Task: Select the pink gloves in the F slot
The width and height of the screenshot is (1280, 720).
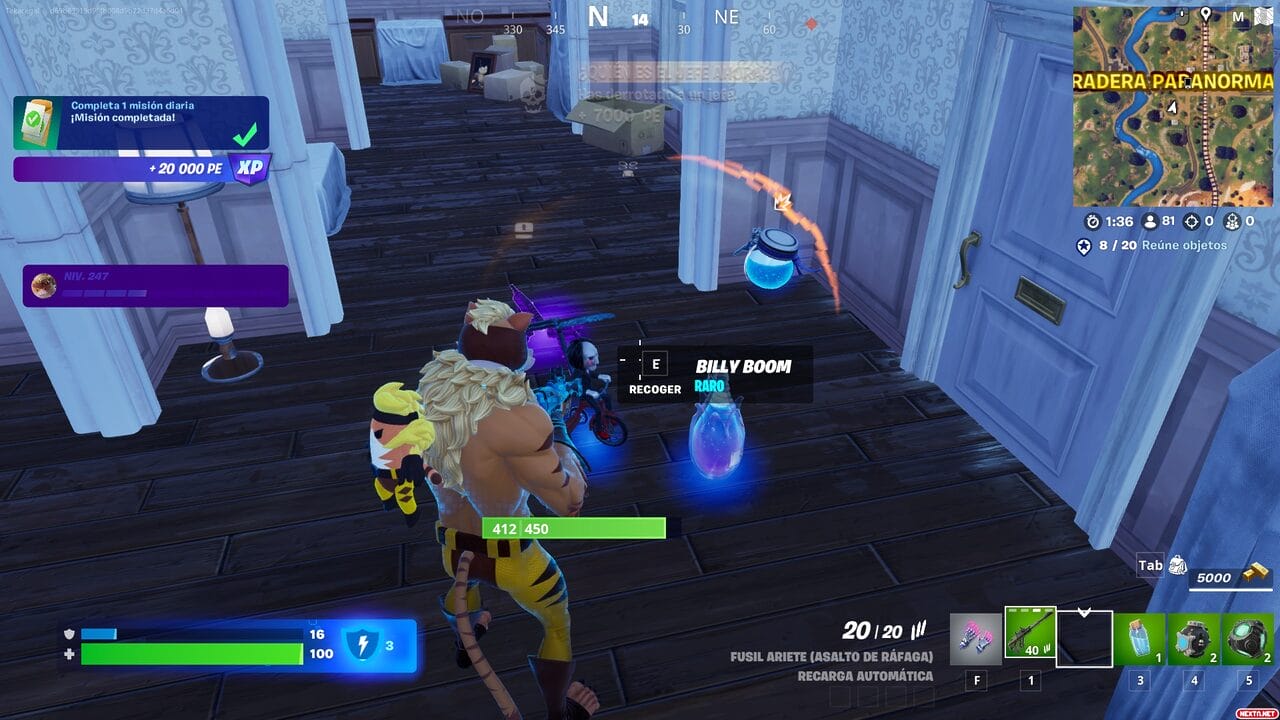Action: [975, 638]
